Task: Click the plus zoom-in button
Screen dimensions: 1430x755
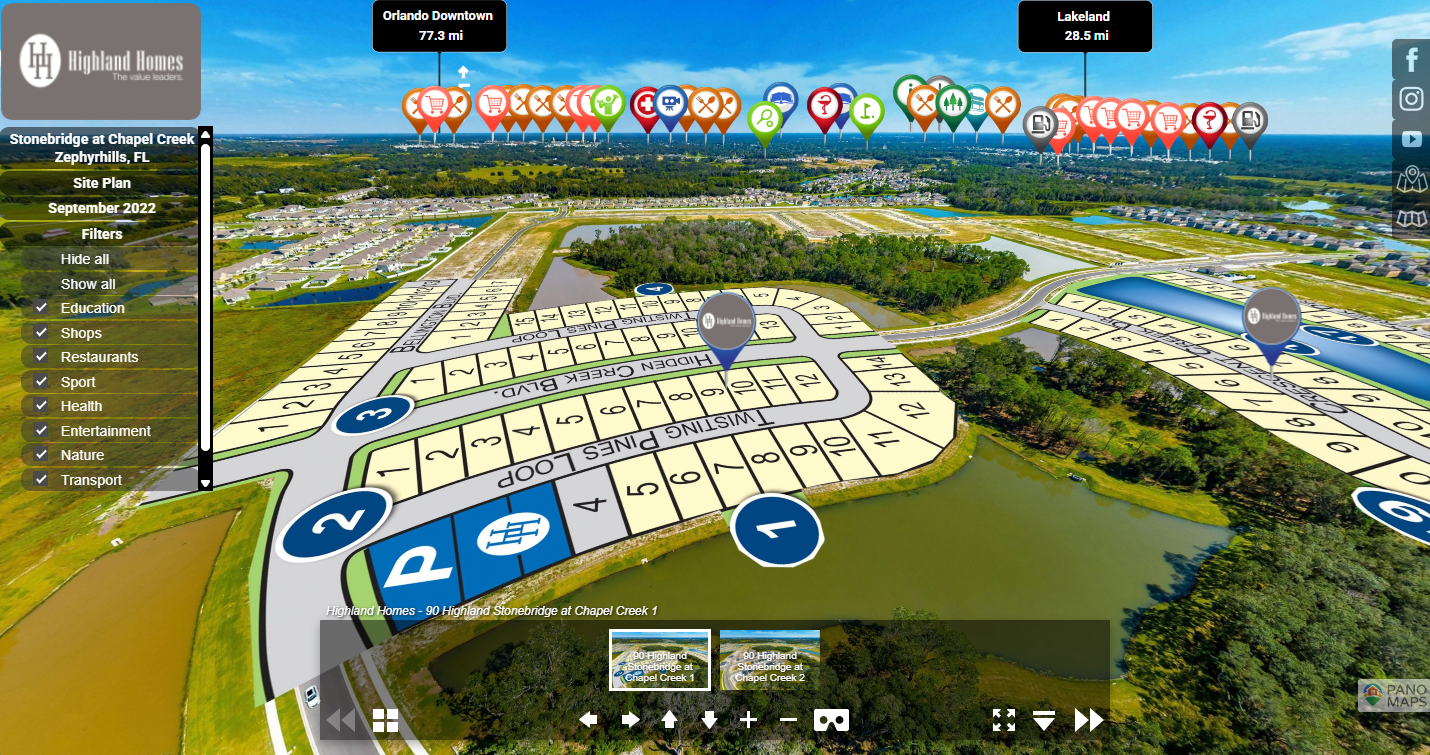Action: click(x=748, y=719)
